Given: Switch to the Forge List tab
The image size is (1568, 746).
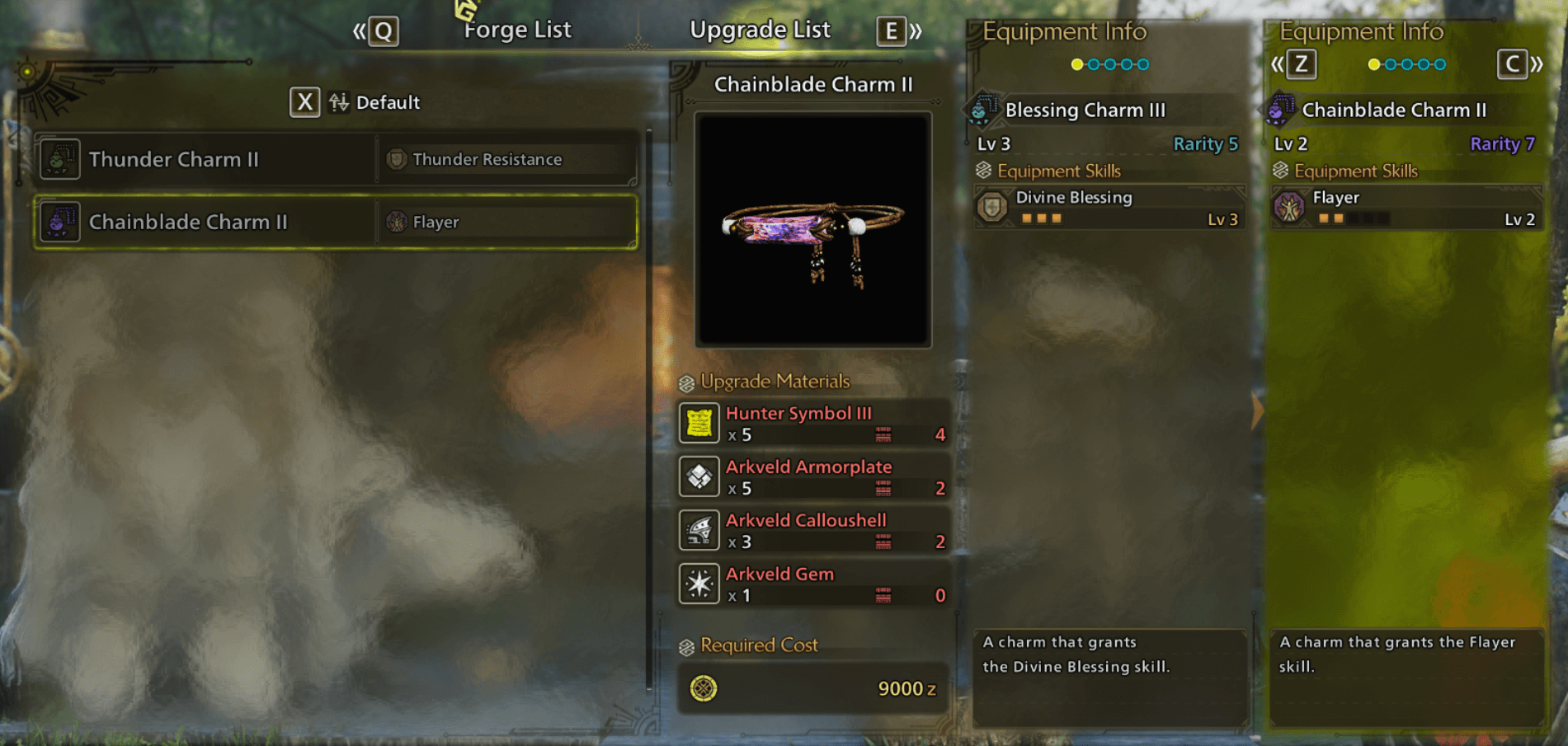Looking at the screenshot, I should pyautogui.click(x=517, y=30).
